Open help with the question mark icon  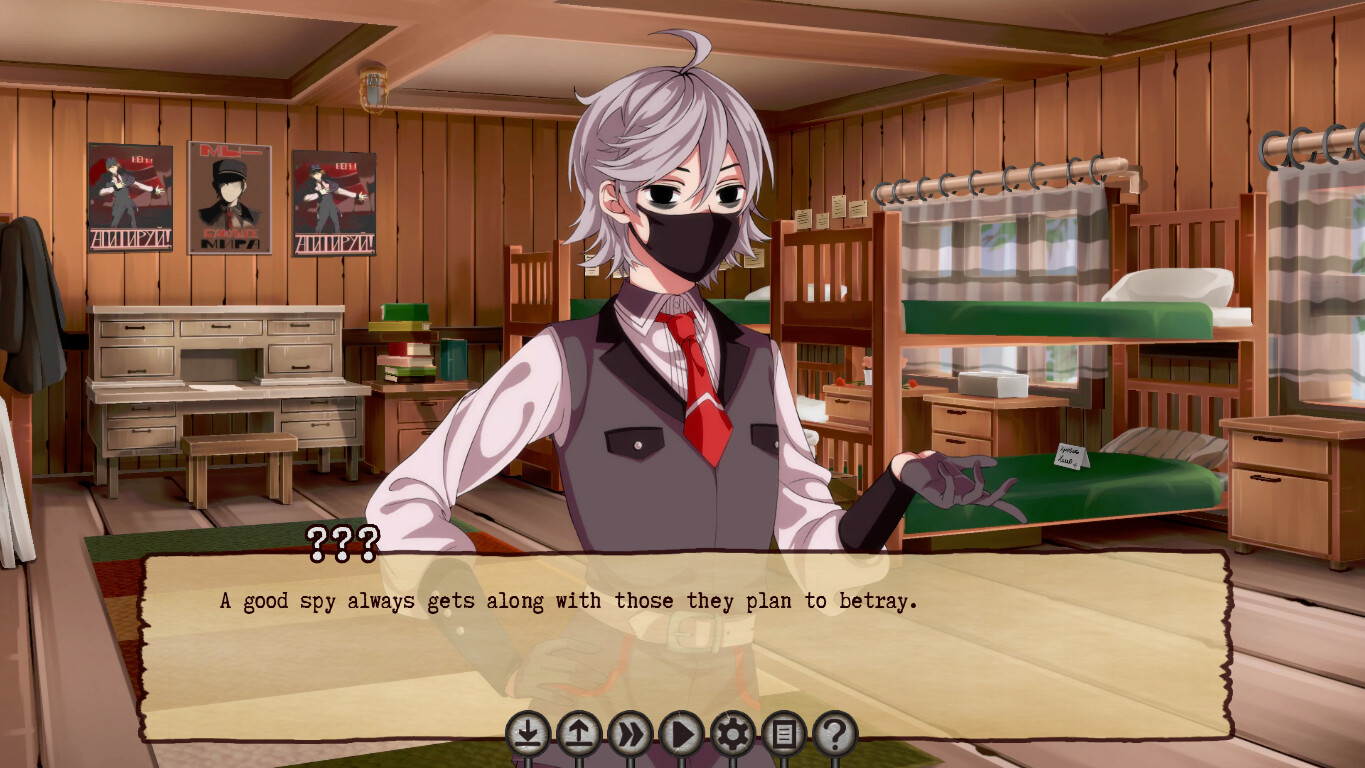pos(835,735)
